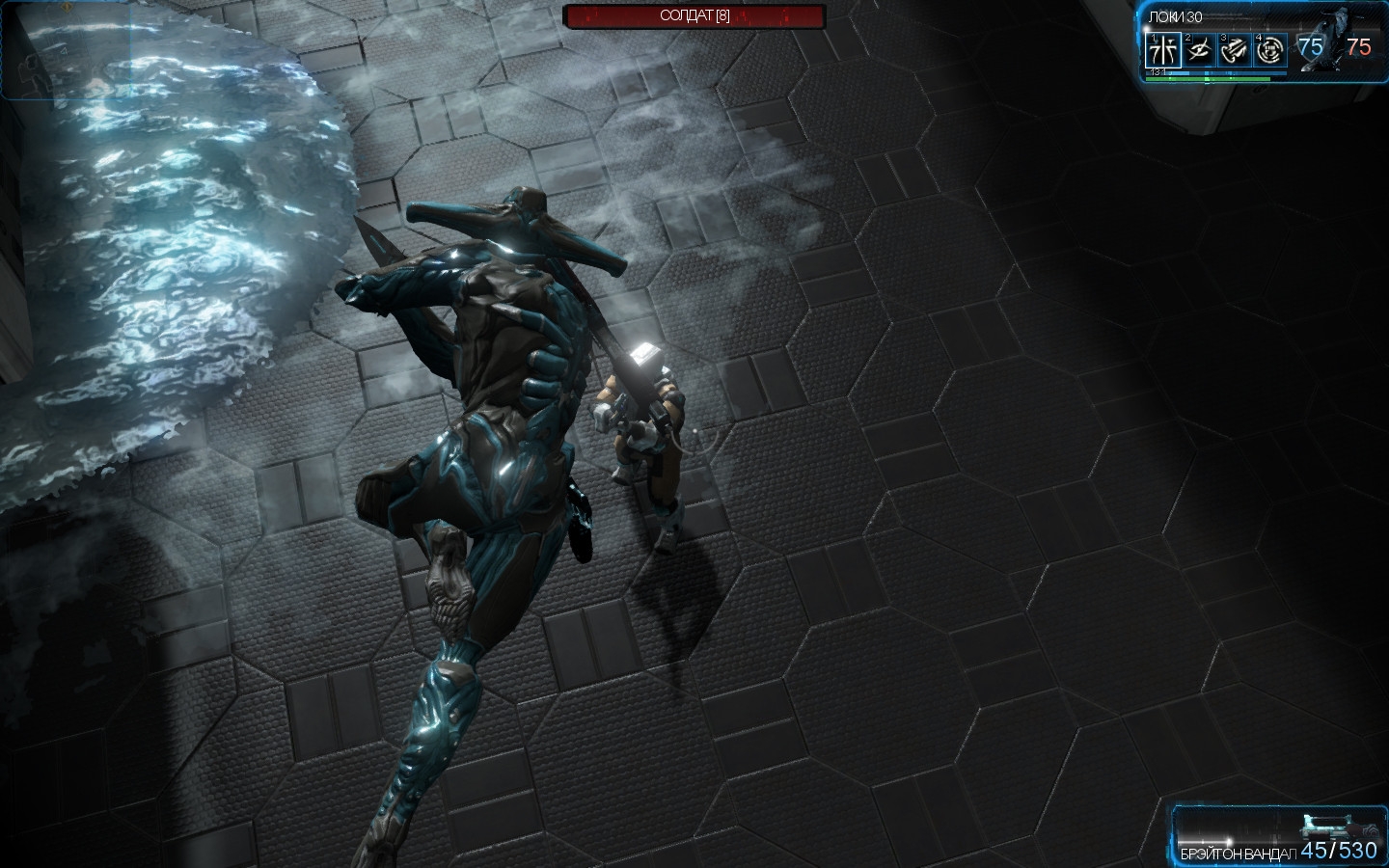Activate Loki's Decoy ability icon
Image resolution: width=1389 pixels, height=868 pixels.
pos(1162,49)
